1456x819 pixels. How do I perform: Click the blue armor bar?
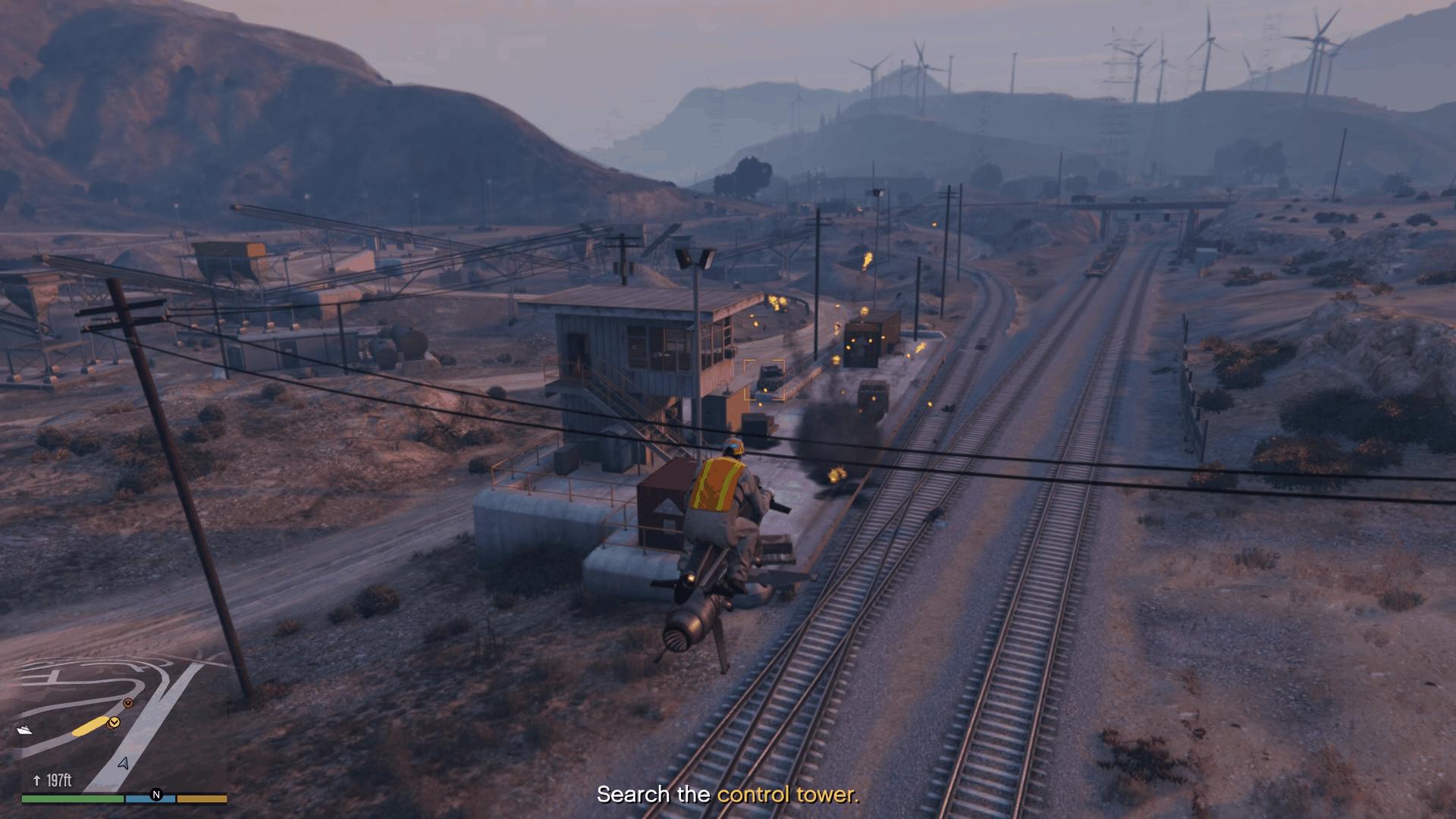pyautogui.click(x=149, y=799)
